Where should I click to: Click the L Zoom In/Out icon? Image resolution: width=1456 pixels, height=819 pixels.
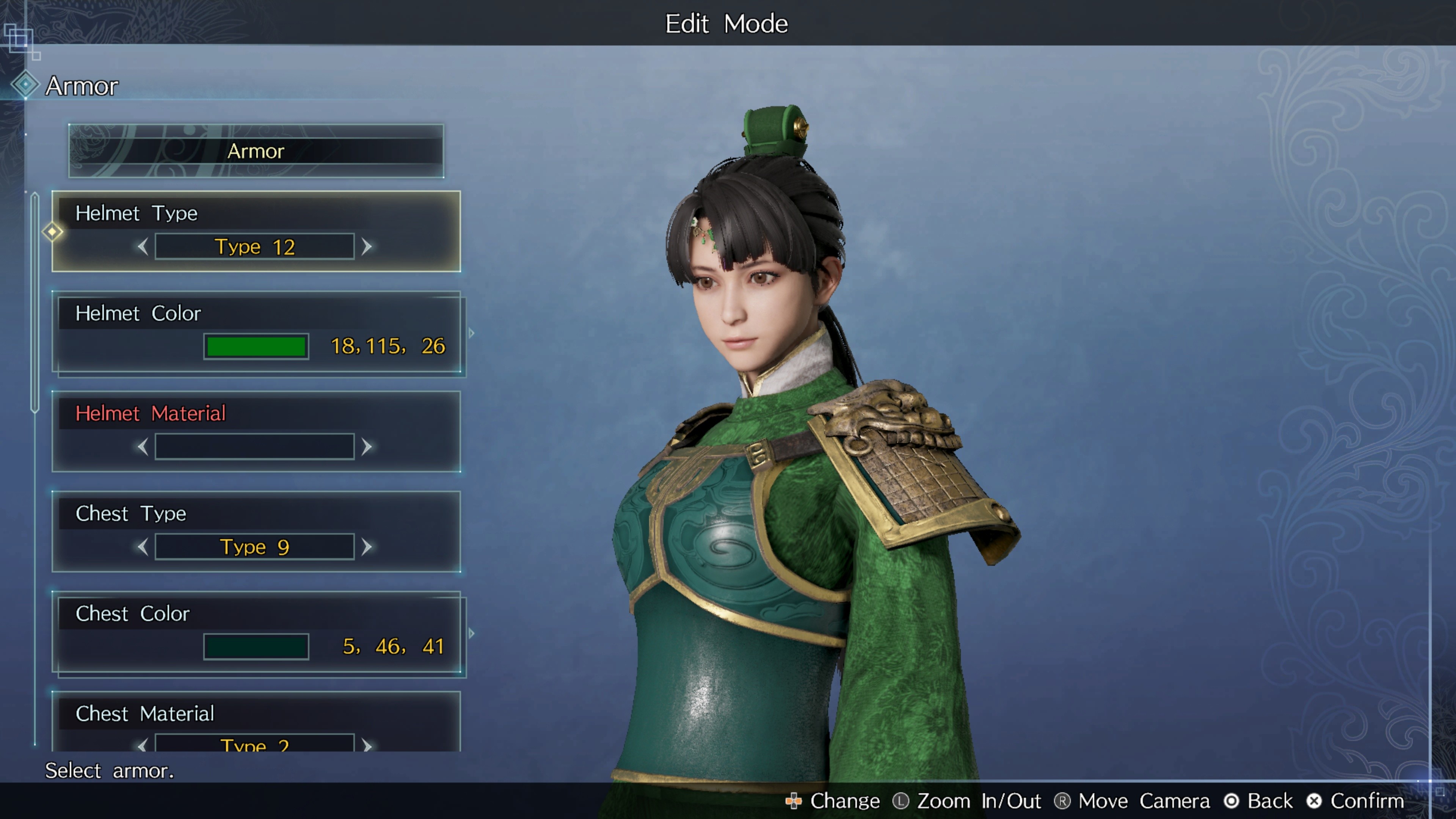[x=901, y=801]
